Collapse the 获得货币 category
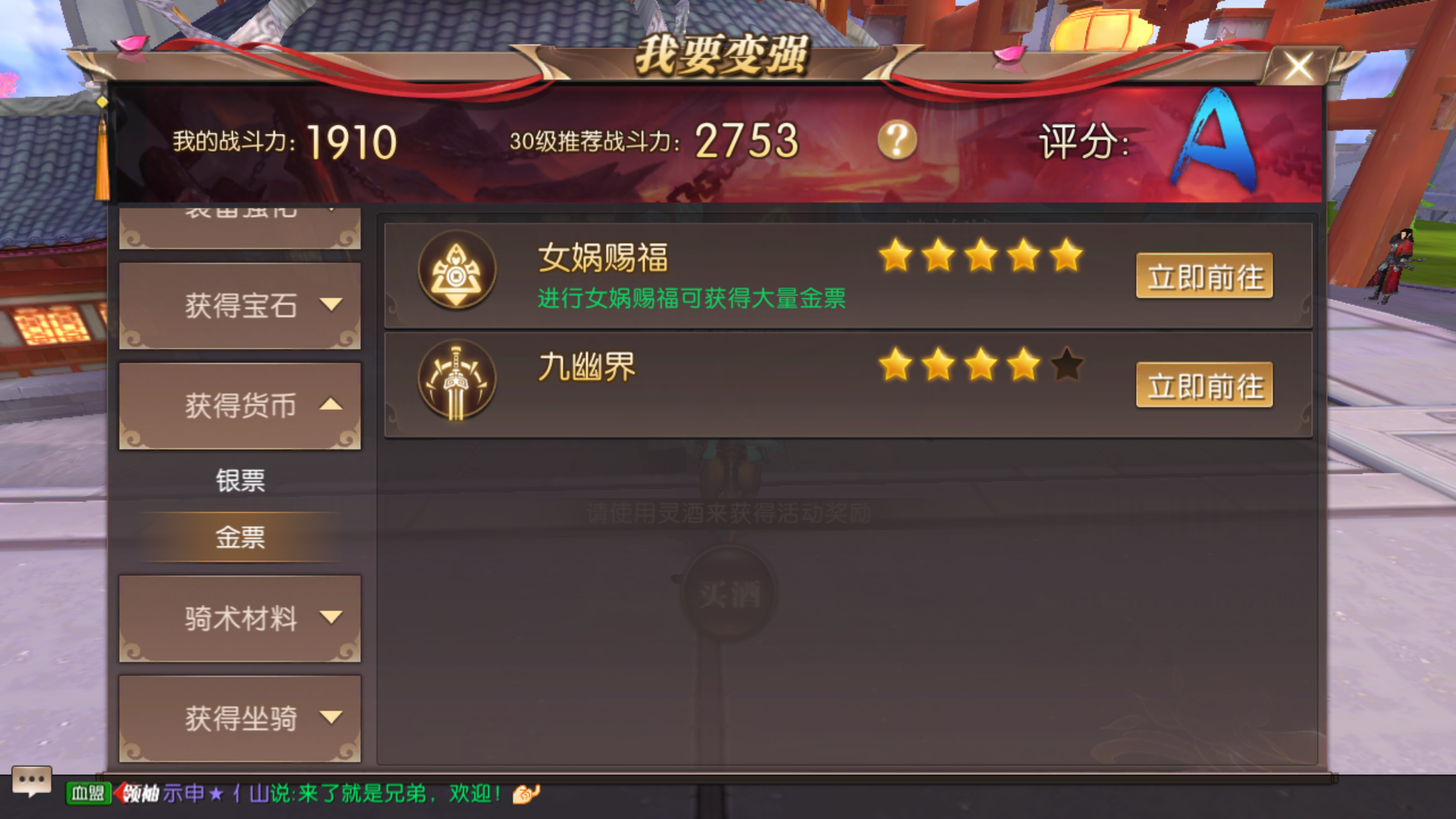The height and width of the screenshot is (819, 1456). click(240, 404)
